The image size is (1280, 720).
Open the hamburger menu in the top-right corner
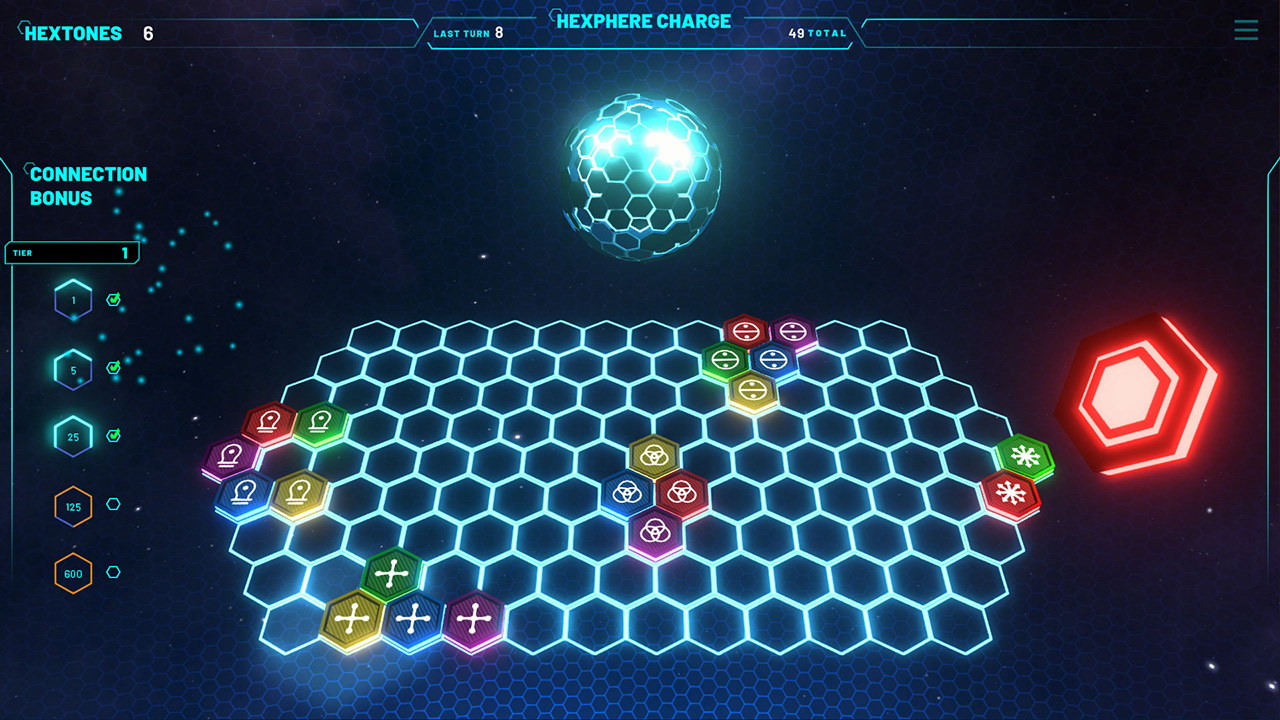[1245, 30]
